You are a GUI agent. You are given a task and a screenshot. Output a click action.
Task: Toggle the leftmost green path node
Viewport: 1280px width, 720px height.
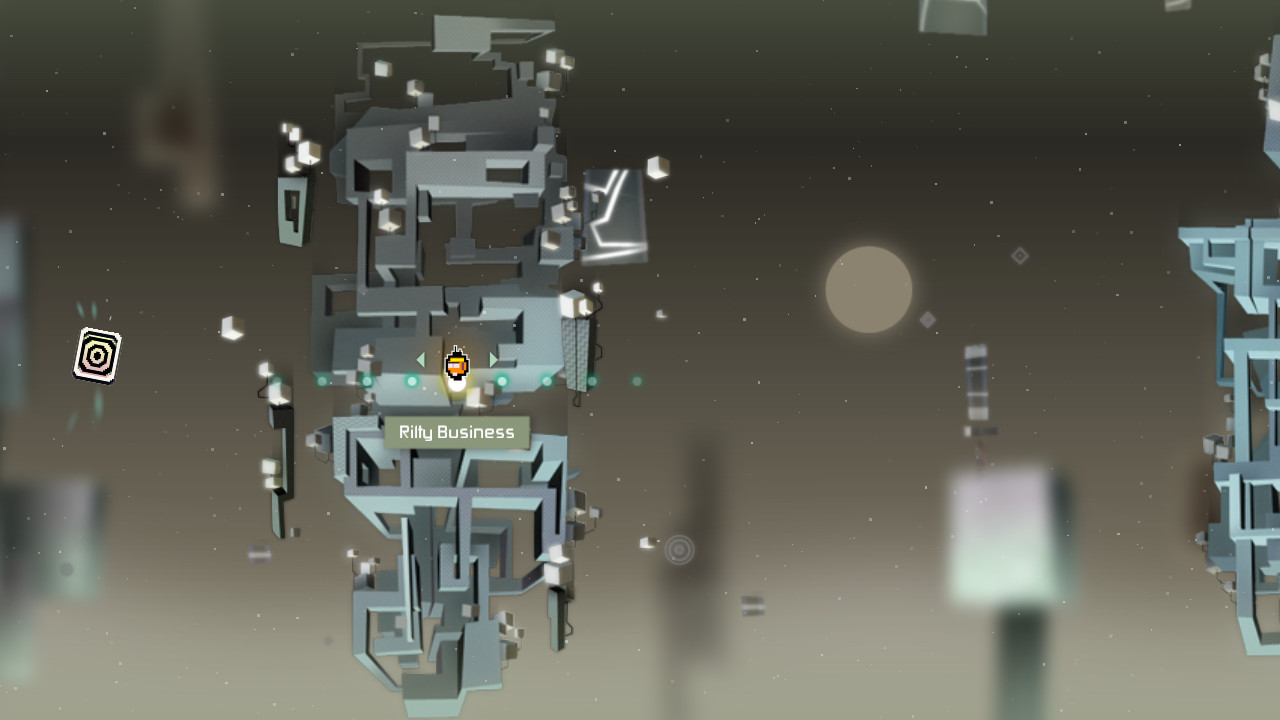click(321, 381)
